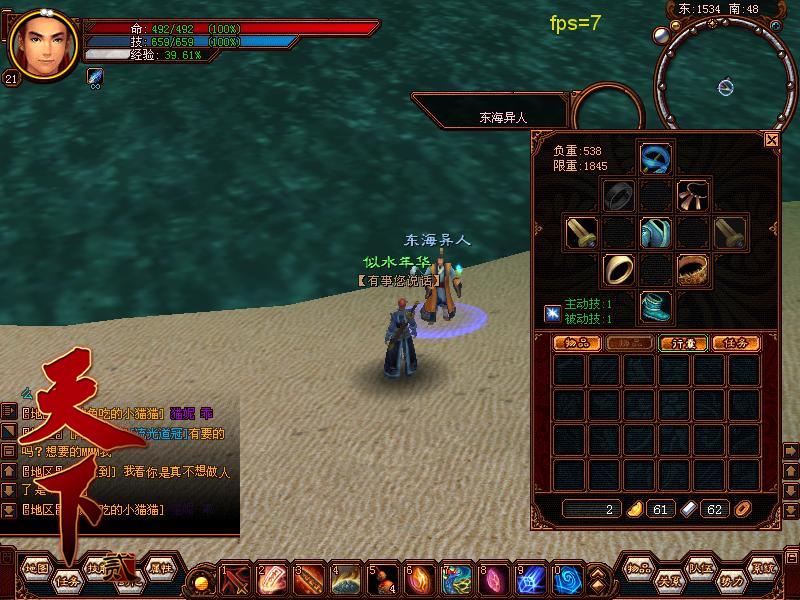Click the tassel necklace equipment slot
800x600 pixels.
(x=692, y=194)
